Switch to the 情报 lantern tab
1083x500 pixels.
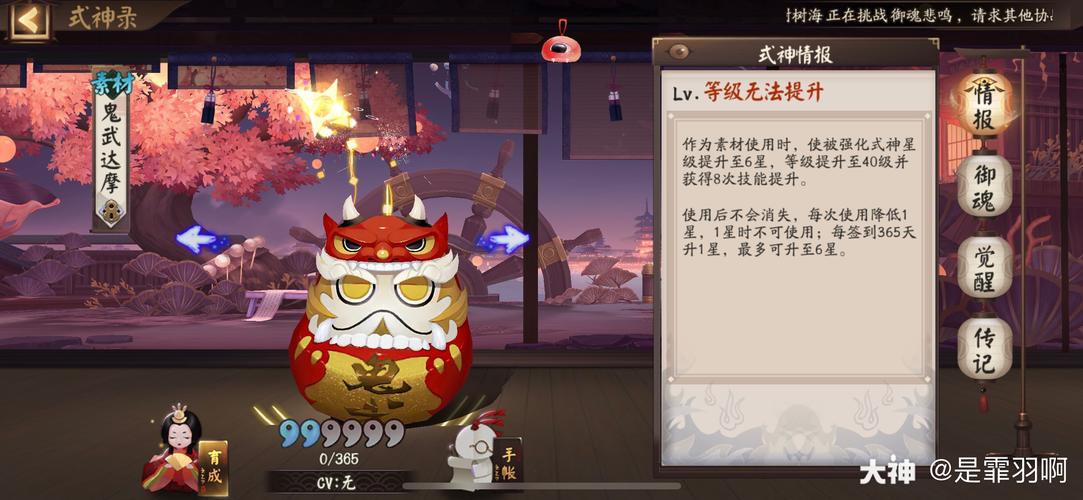coord(983,105)
